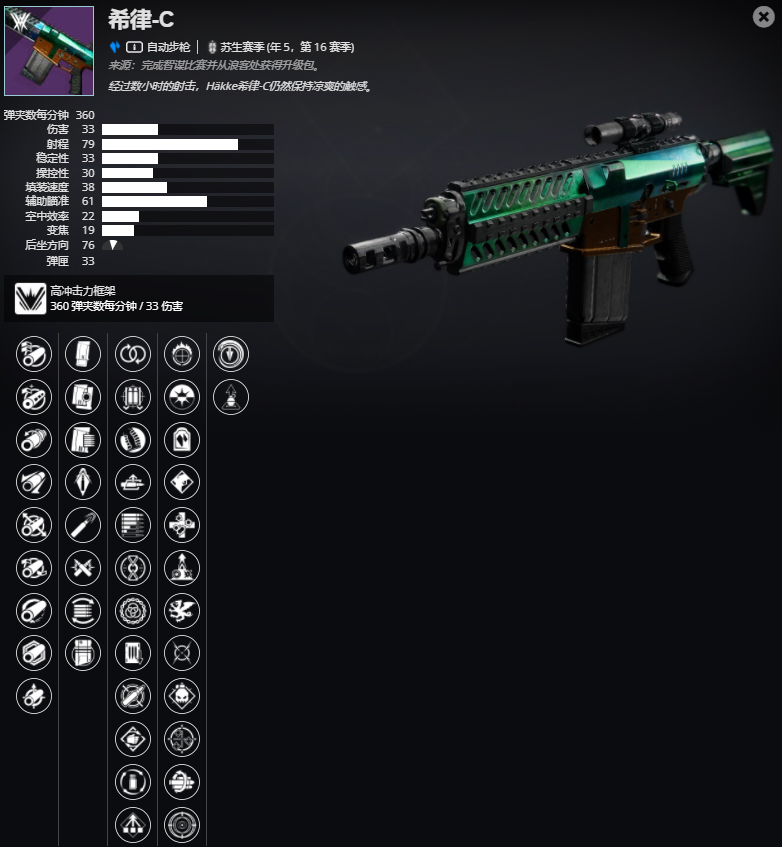Select the crossed-out bullet circle perk
Viewport: 782px width, 847px height.
pos(133,696)
